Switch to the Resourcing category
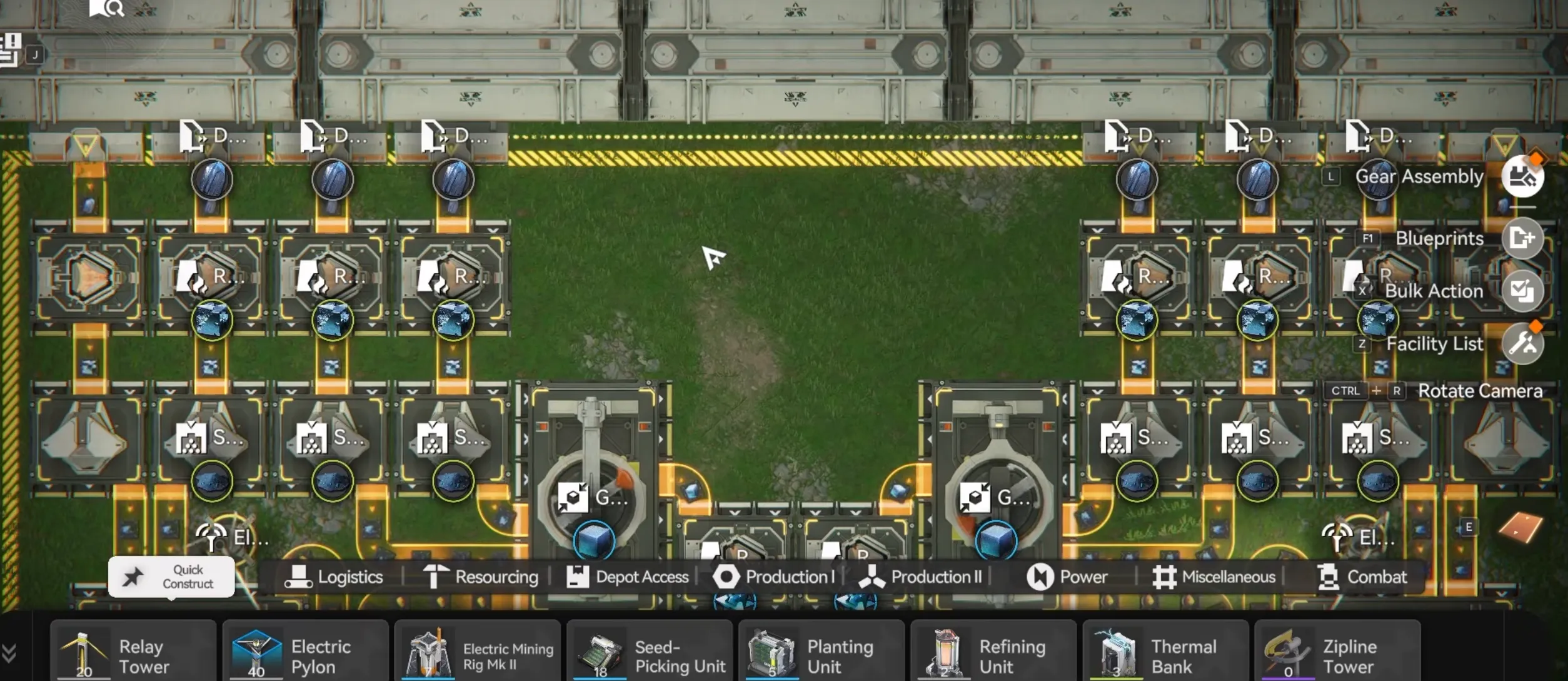1568x681 pixels. [x=481, y=577]
